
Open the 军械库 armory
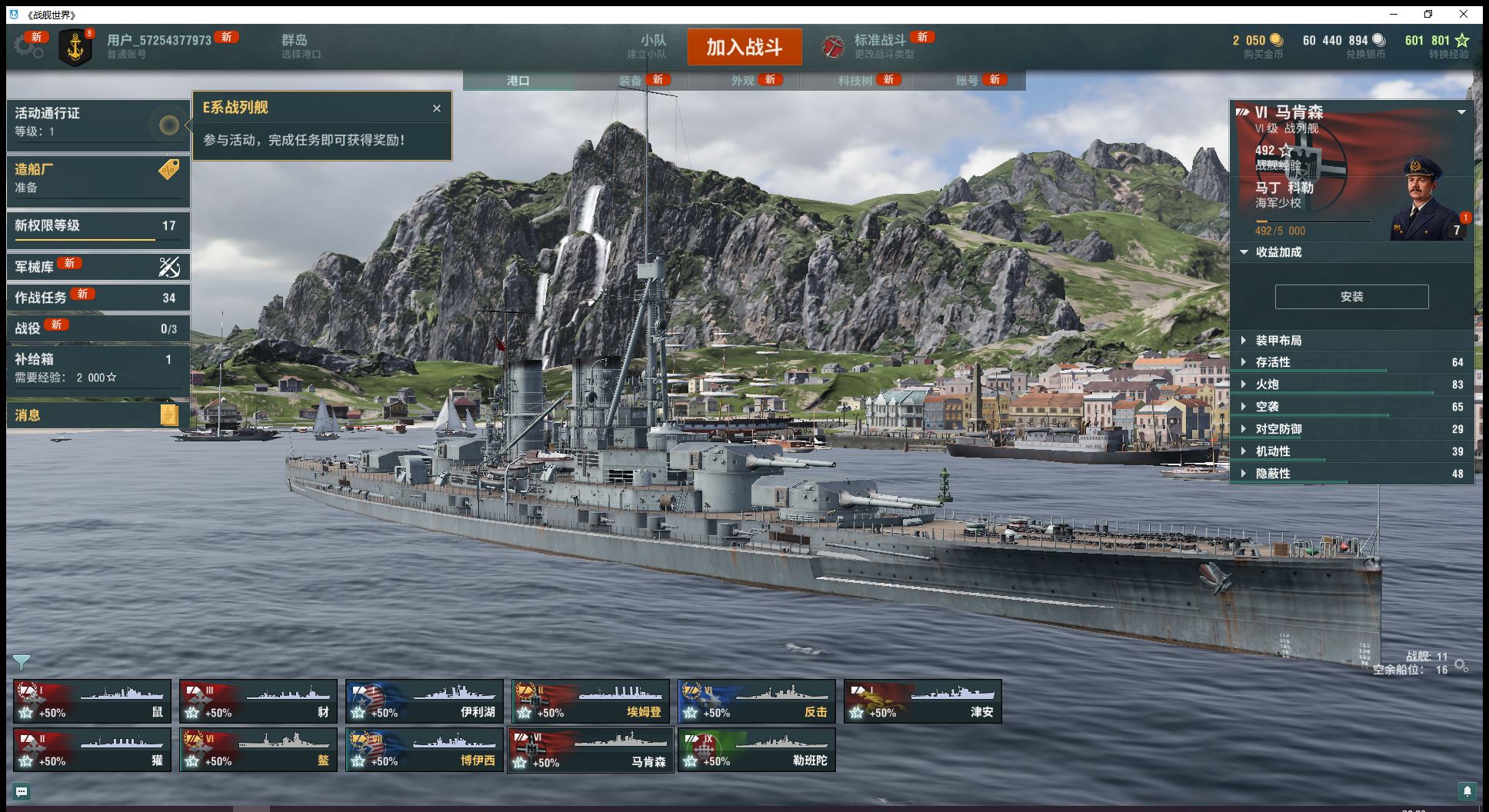point(98,267)
